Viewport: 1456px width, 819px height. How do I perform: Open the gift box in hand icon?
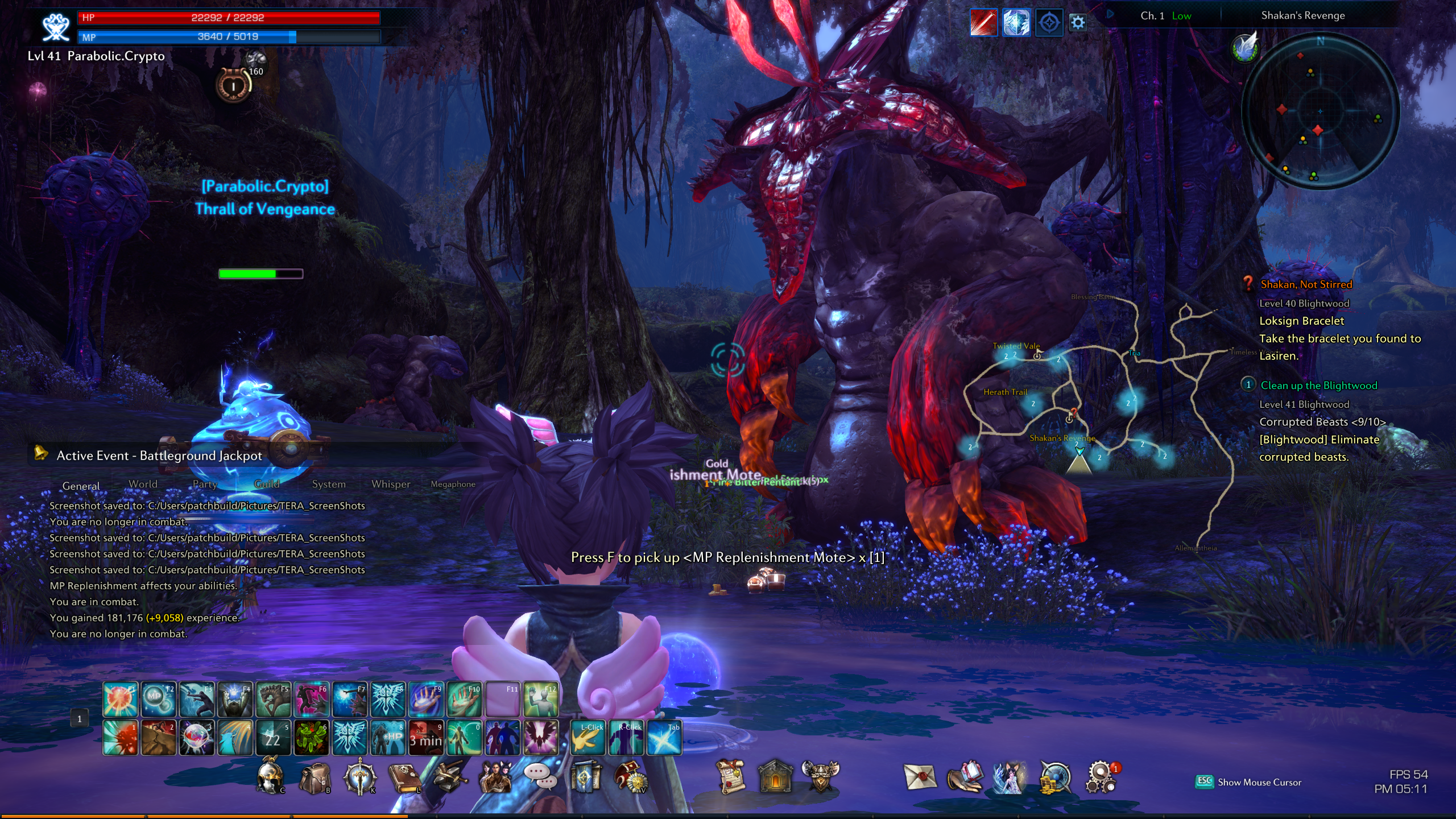[x=965, y=776]
